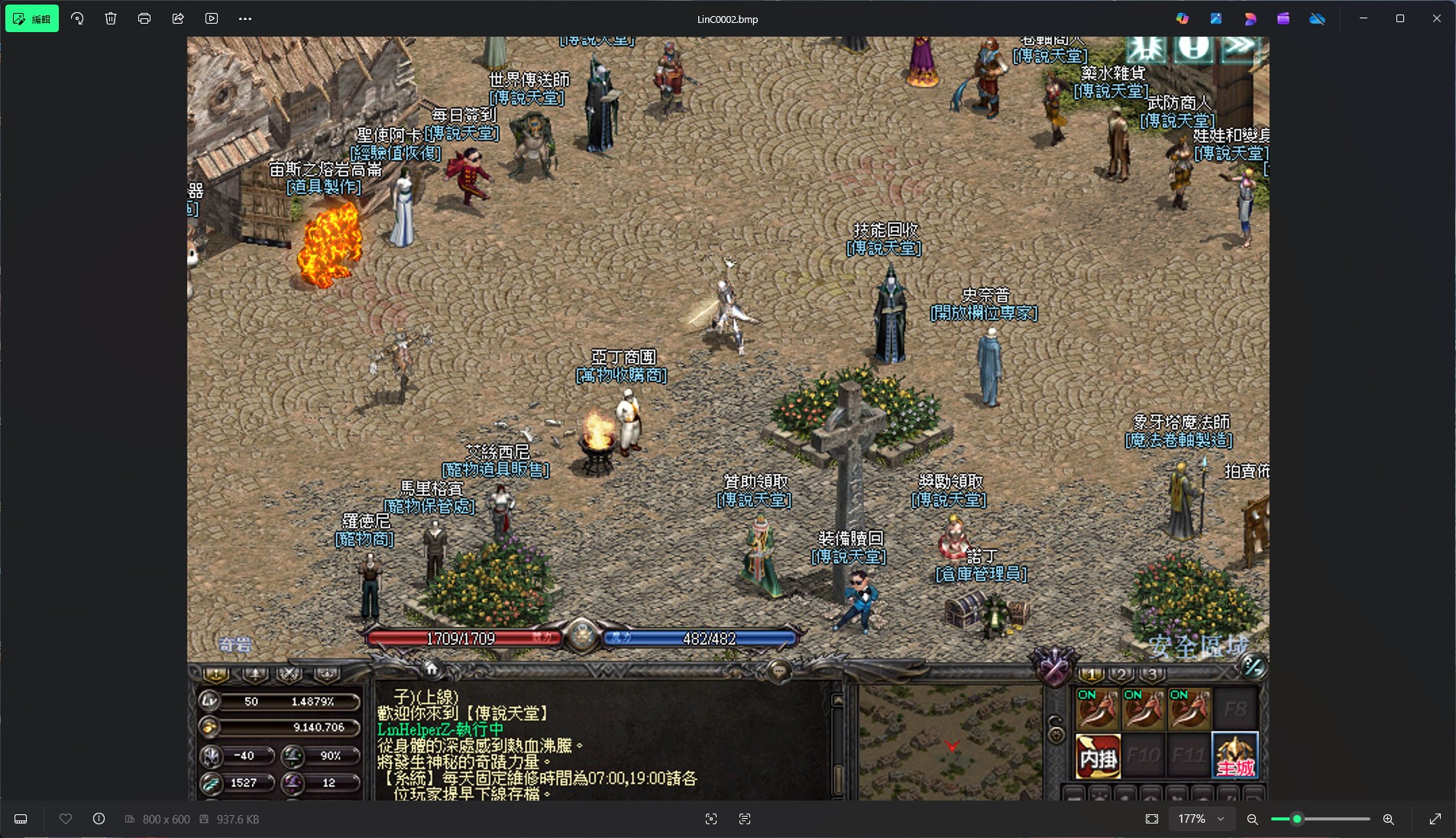The image size is (1456, 838).
Task: Click the chat log scroll-up arrow
Action: 838,699
